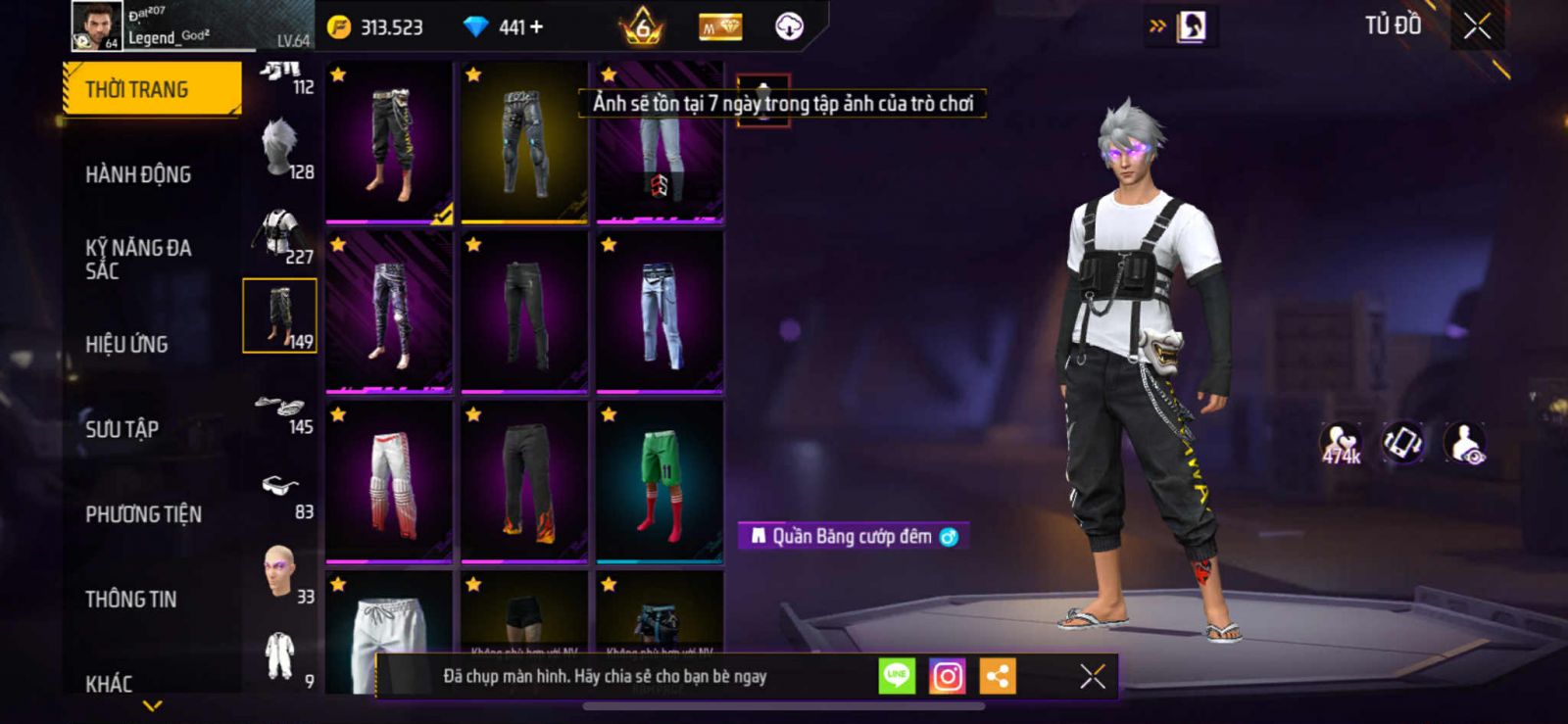The image size is (1568, 724).
Task: Switch to the Hành Động tab
Action: coord(138,174)
